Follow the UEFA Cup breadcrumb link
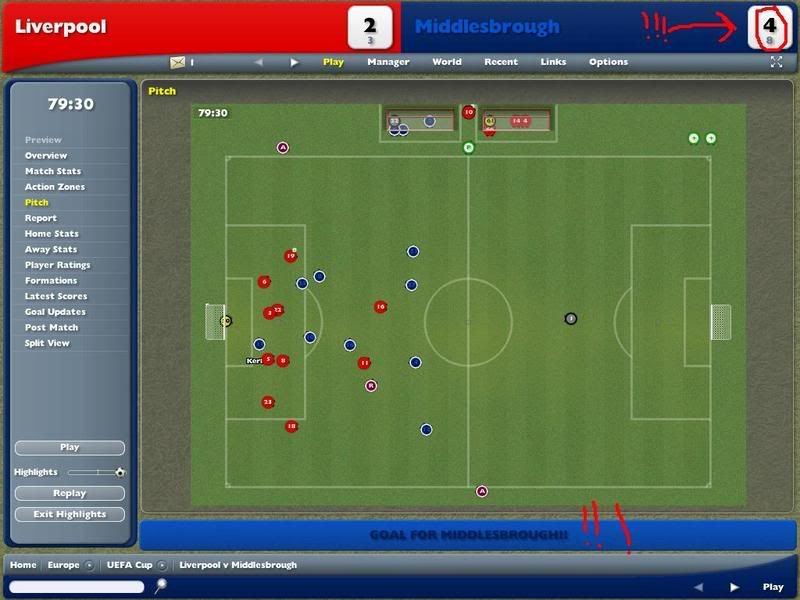This screenshot has width=800, height=600. click(x=128, y=565)
